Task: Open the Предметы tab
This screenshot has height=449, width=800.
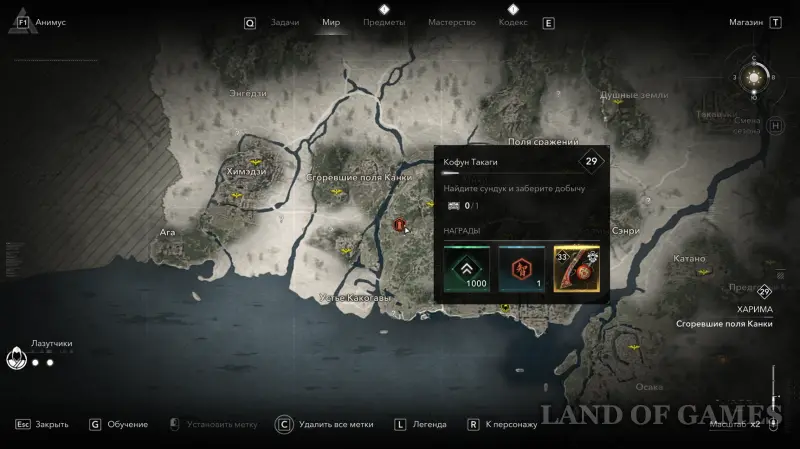Action: [384, 21]
